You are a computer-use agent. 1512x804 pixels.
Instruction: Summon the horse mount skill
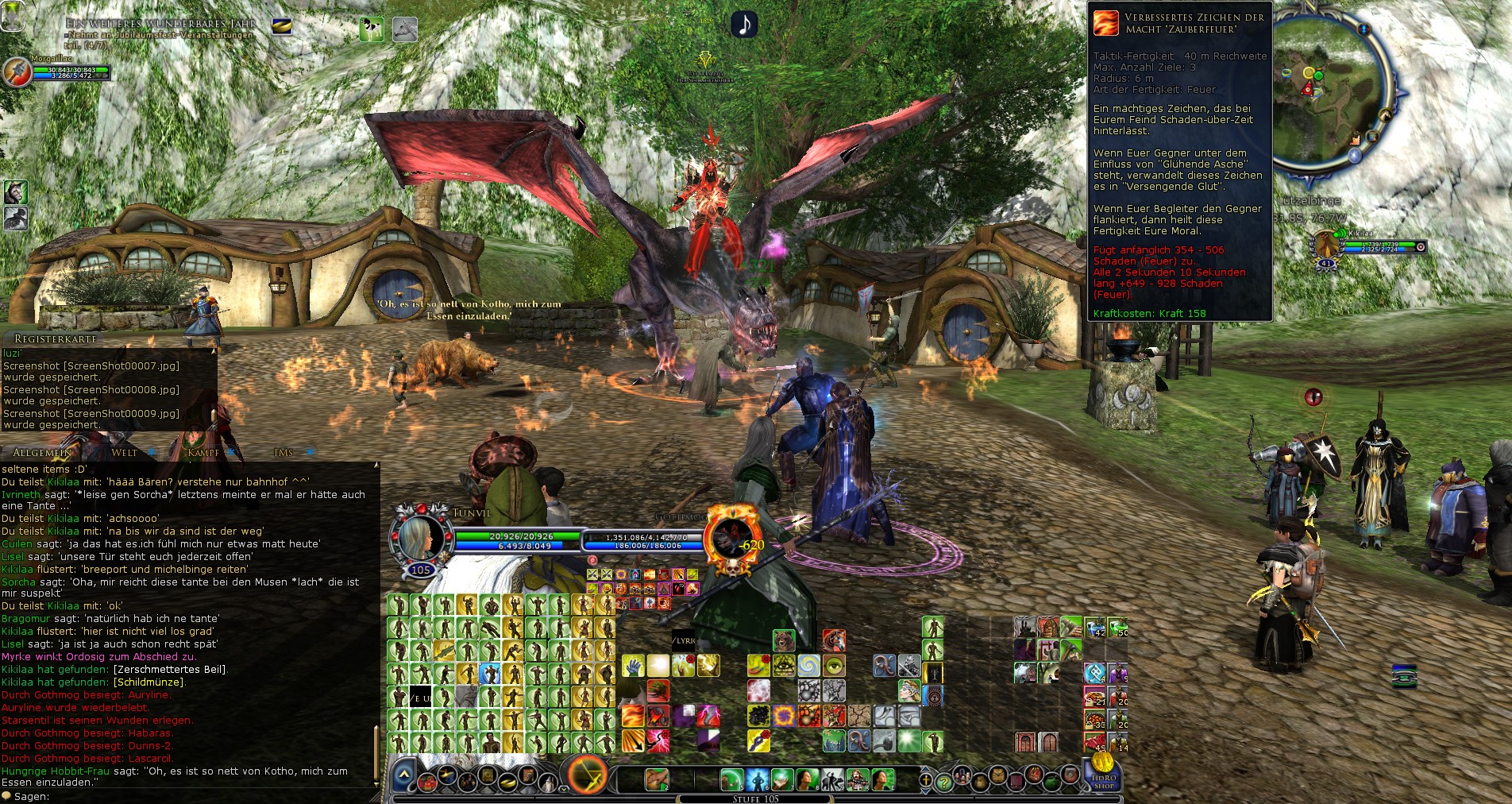[x=833, y=640]
